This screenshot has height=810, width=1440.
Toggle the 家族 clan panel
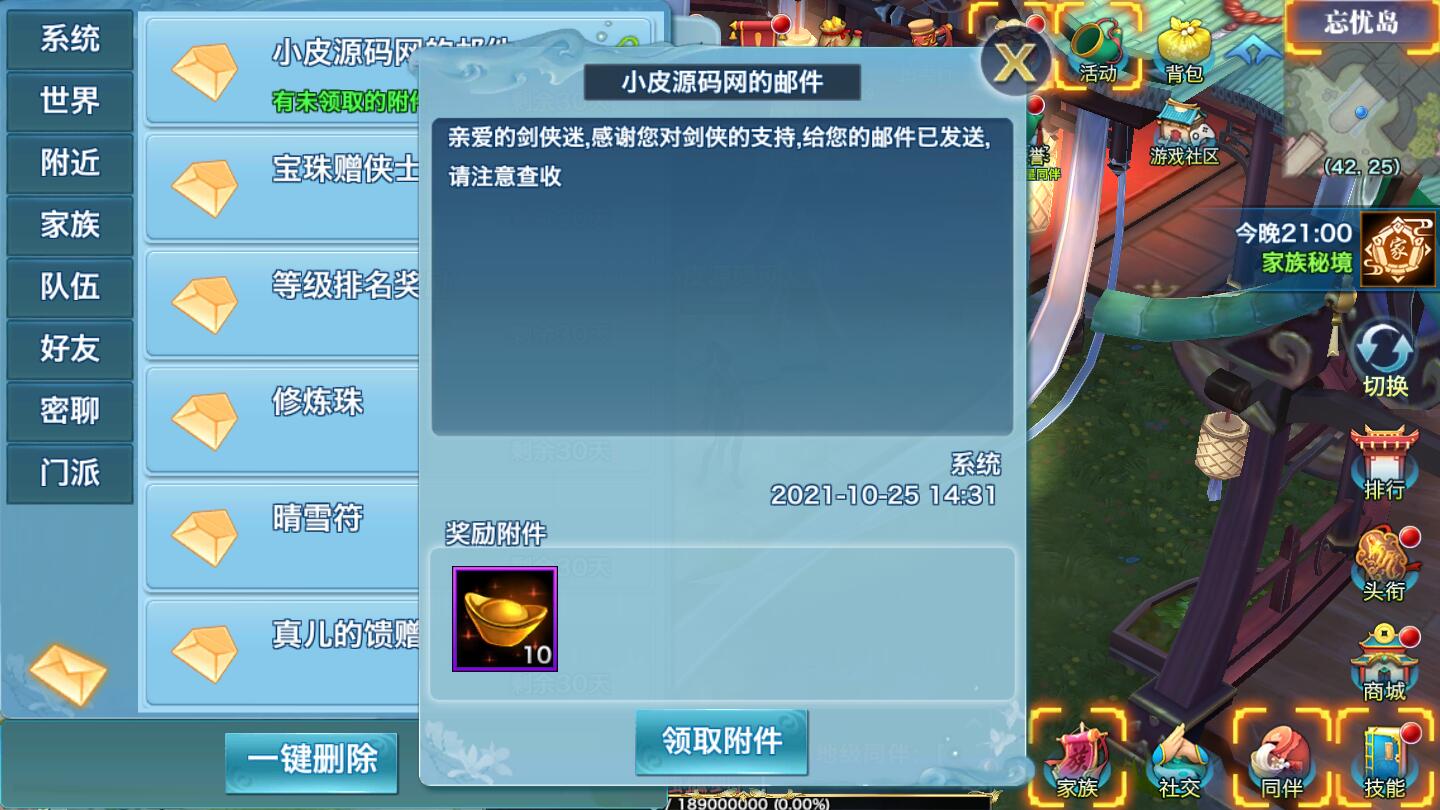click(1078, 765)
